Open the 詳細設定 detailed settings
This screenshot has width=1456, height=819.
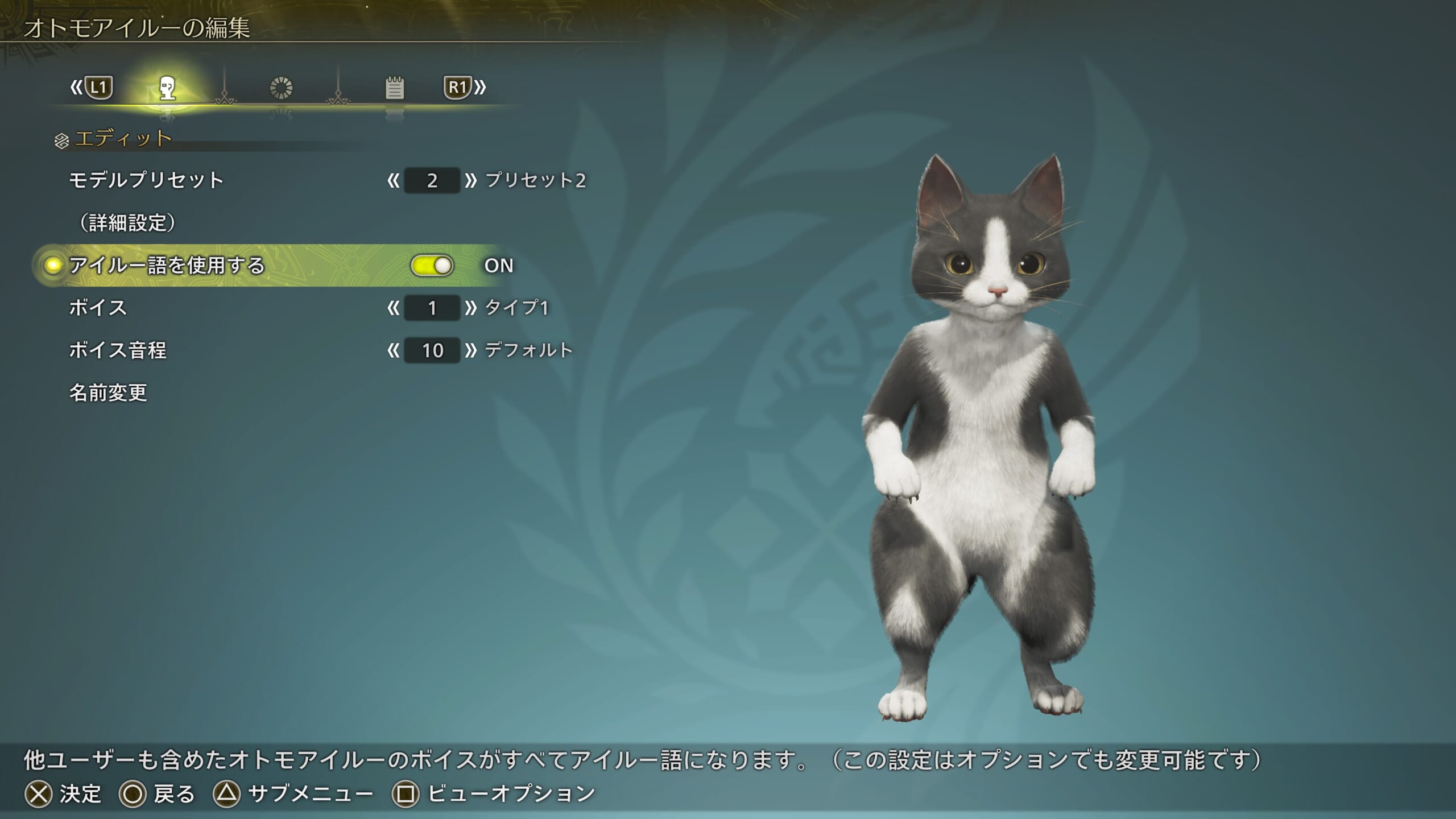pos(127,223)
